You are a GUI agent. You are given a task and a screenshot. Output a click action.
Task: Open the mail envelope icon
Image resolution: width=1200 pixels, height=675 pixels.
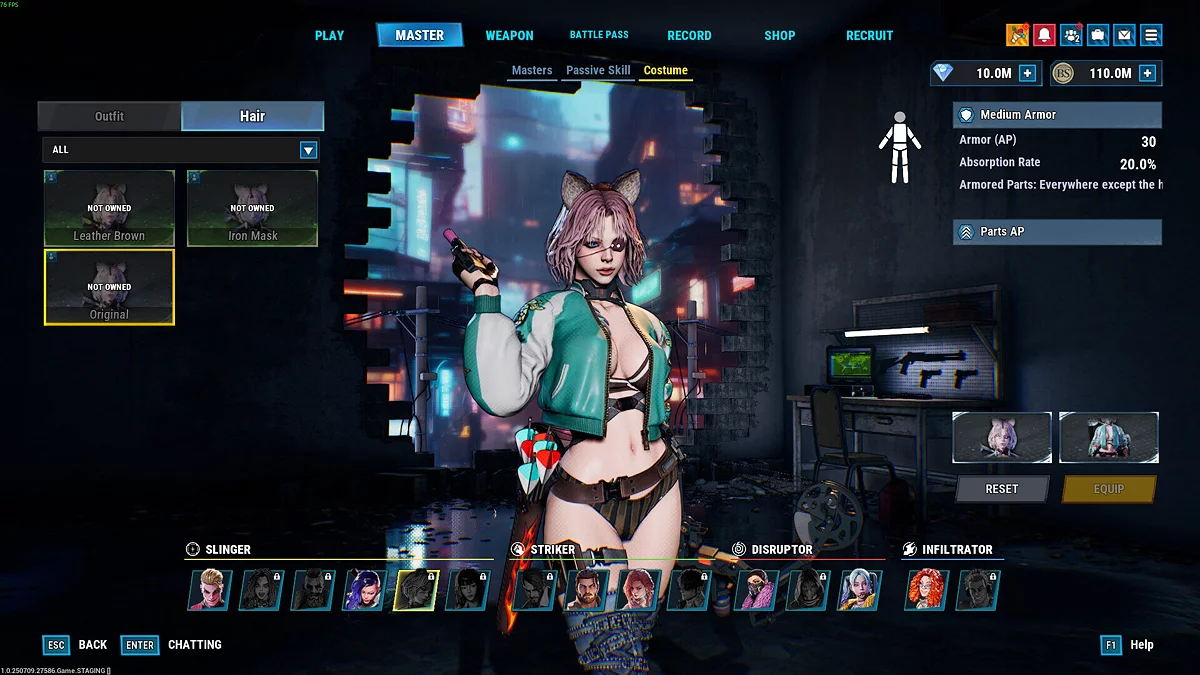(x=1125, y=35)
